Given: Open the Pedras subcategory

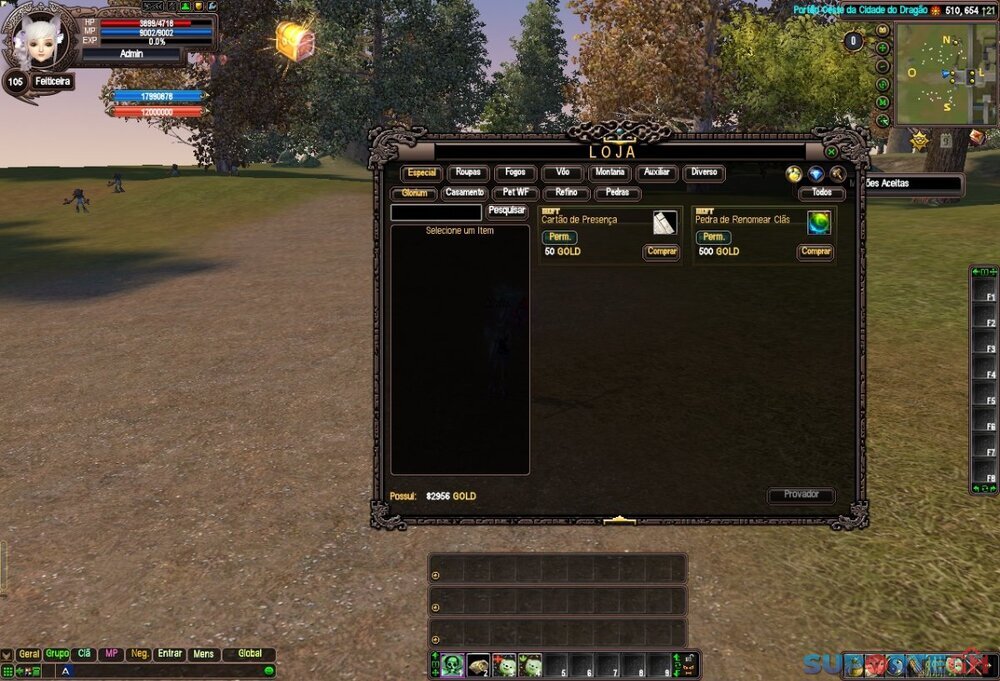Looking at the screenshot, I should [617, 193].
